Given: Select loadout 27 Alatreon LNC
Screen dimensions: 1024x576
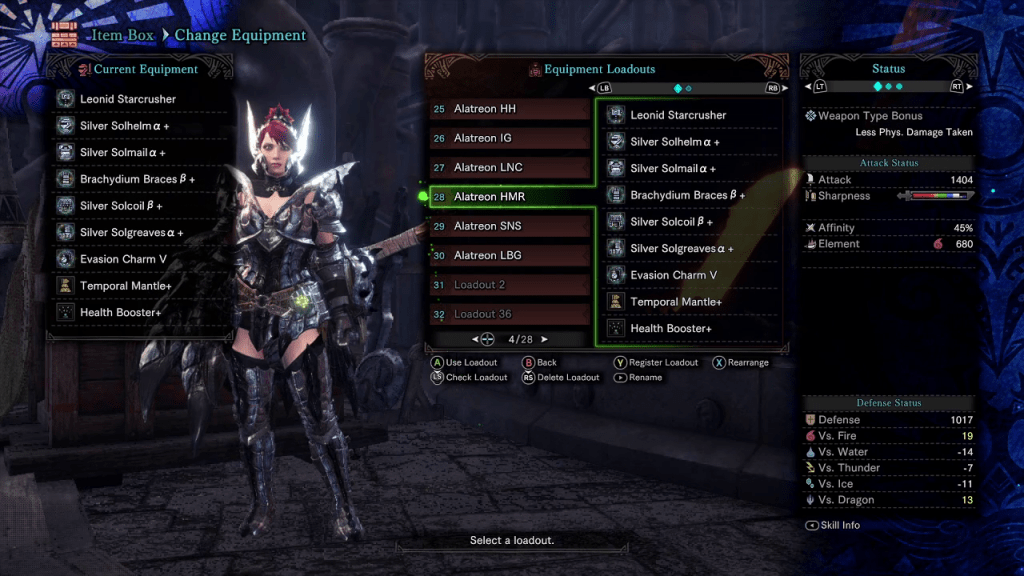Looking at the screenshot, I should [508, 167].
